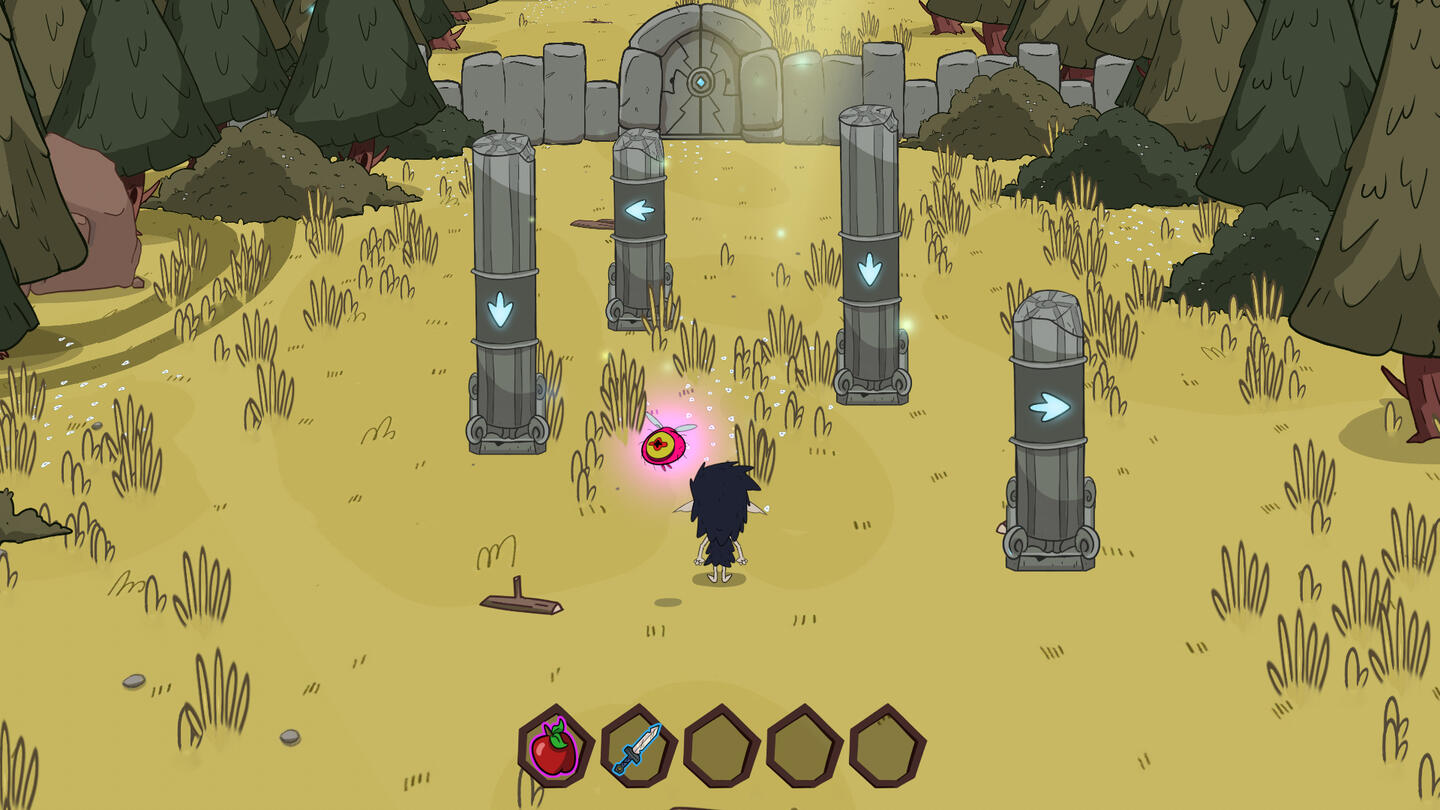
Task: Select the red apple inventory slot
Action: 556,747
